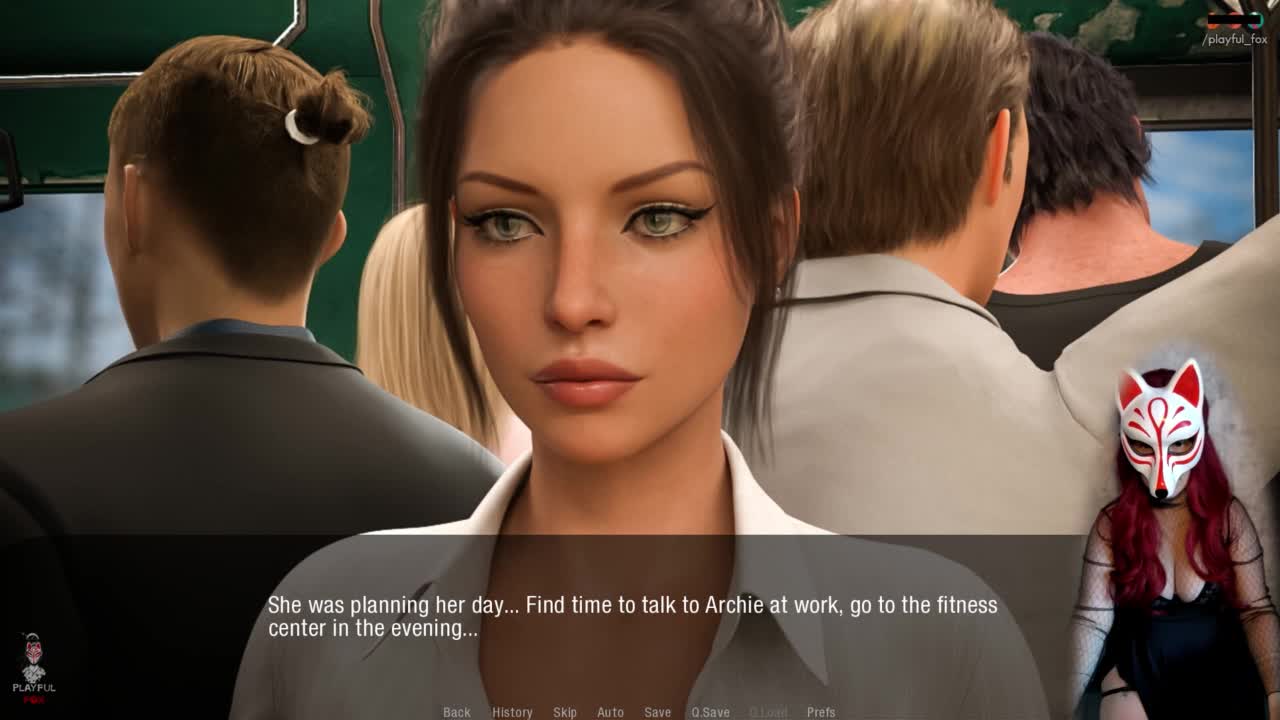The width and height of the screenshot is (1280, 720).
Task: Open the Save menu
Action: [x=657, y=712]
